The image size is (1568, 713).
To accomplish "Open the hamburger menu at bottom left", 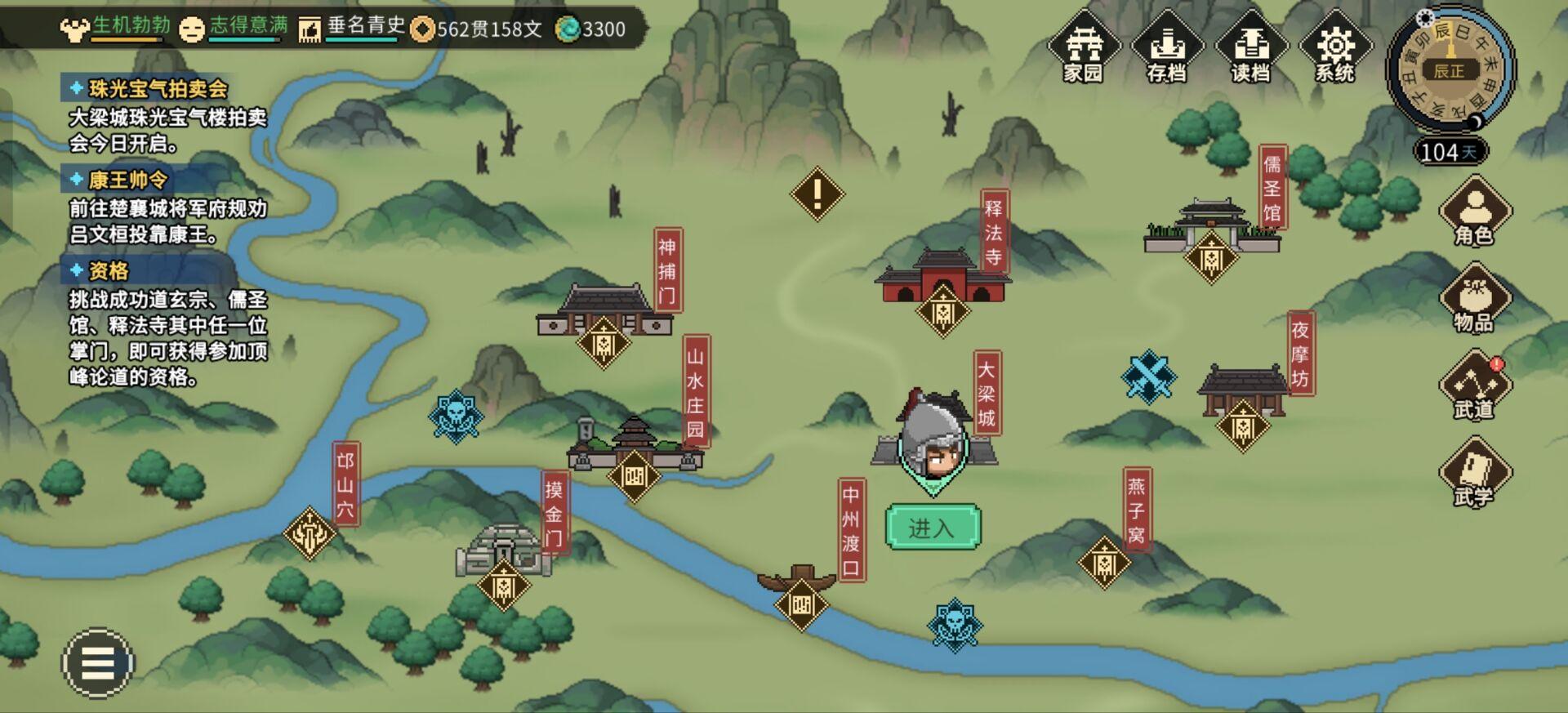I will [x=96, y=663].
